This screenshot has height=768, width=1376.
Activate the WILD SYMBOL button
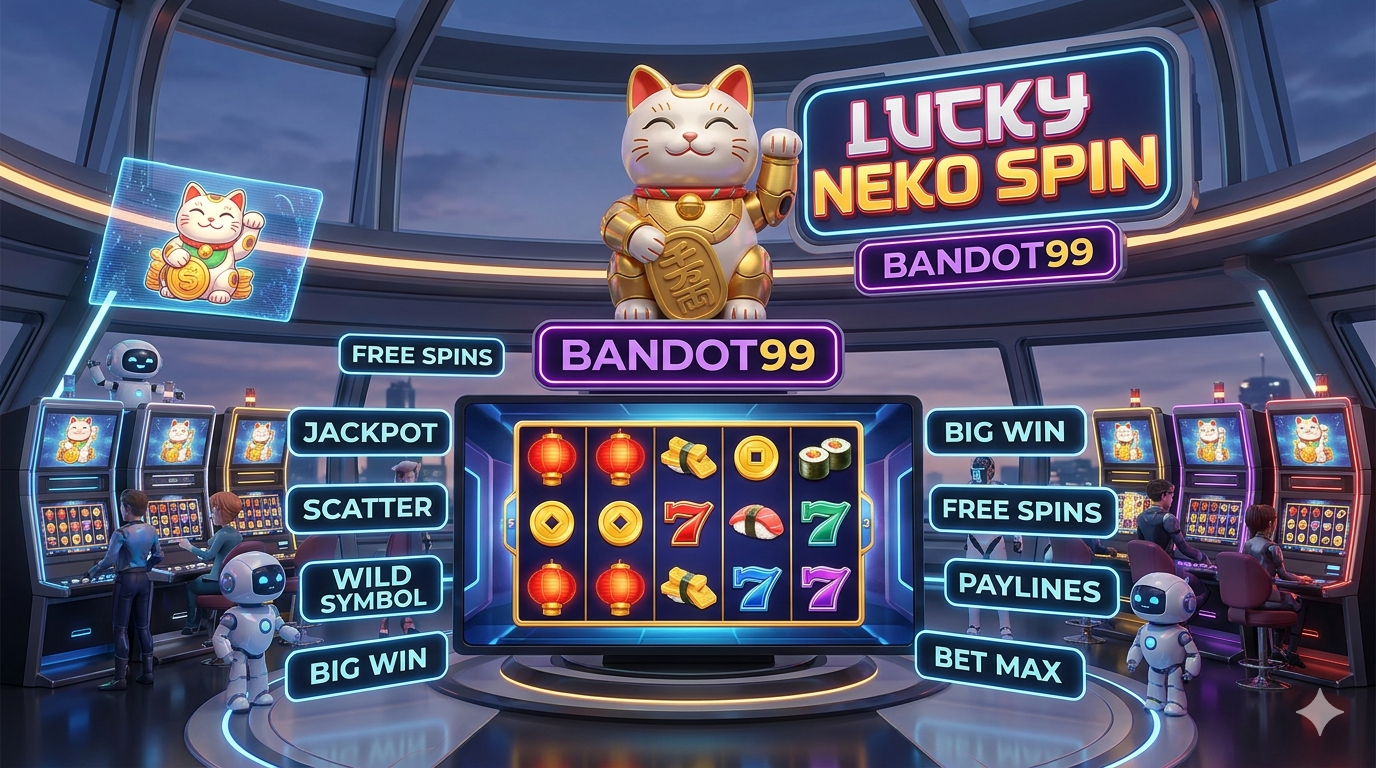pyautogui.click(x=371, y=587)
